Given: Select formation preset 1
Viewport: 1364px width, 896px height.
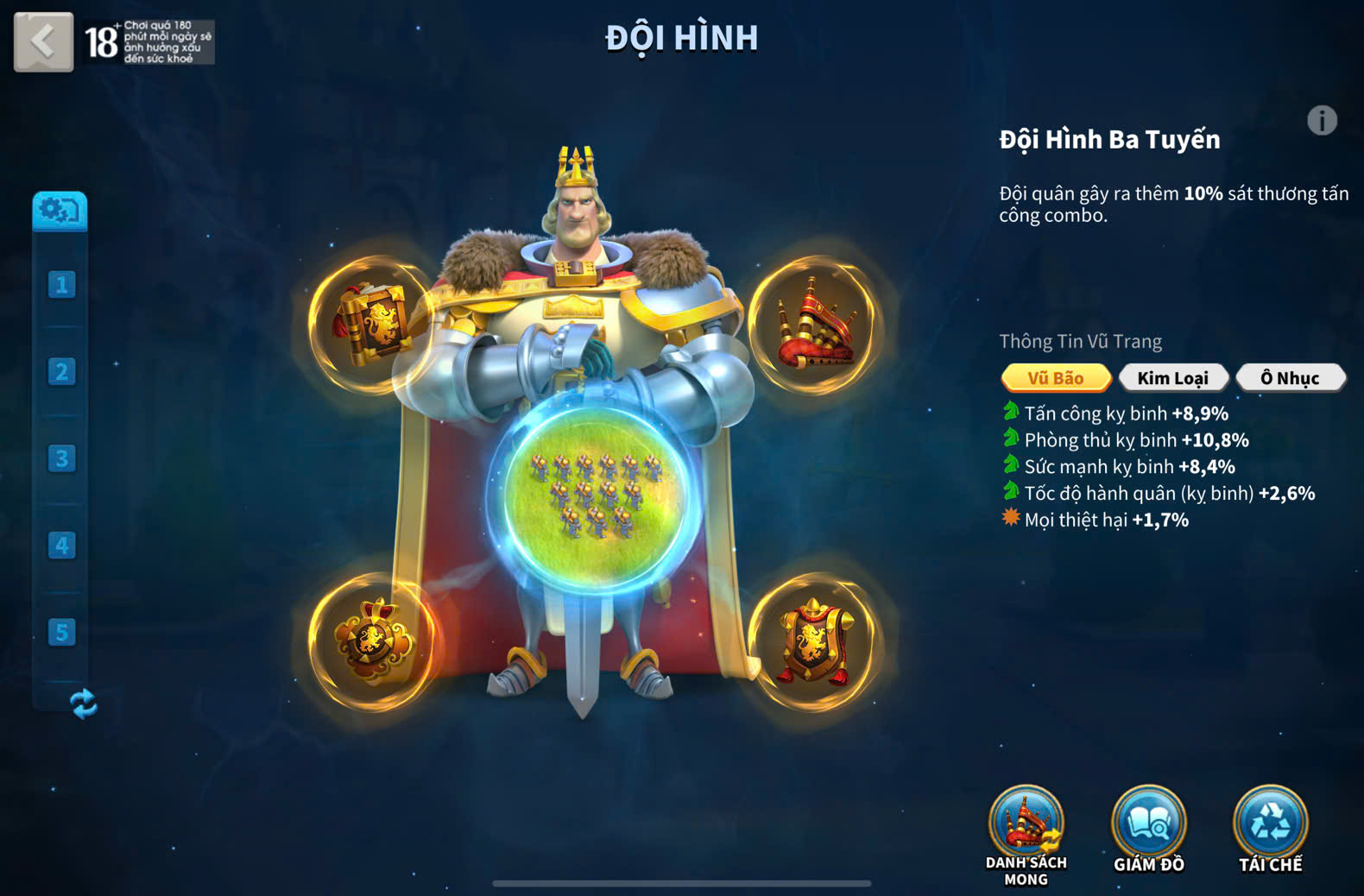Looking at the screenshot, I should pos(61,285).
